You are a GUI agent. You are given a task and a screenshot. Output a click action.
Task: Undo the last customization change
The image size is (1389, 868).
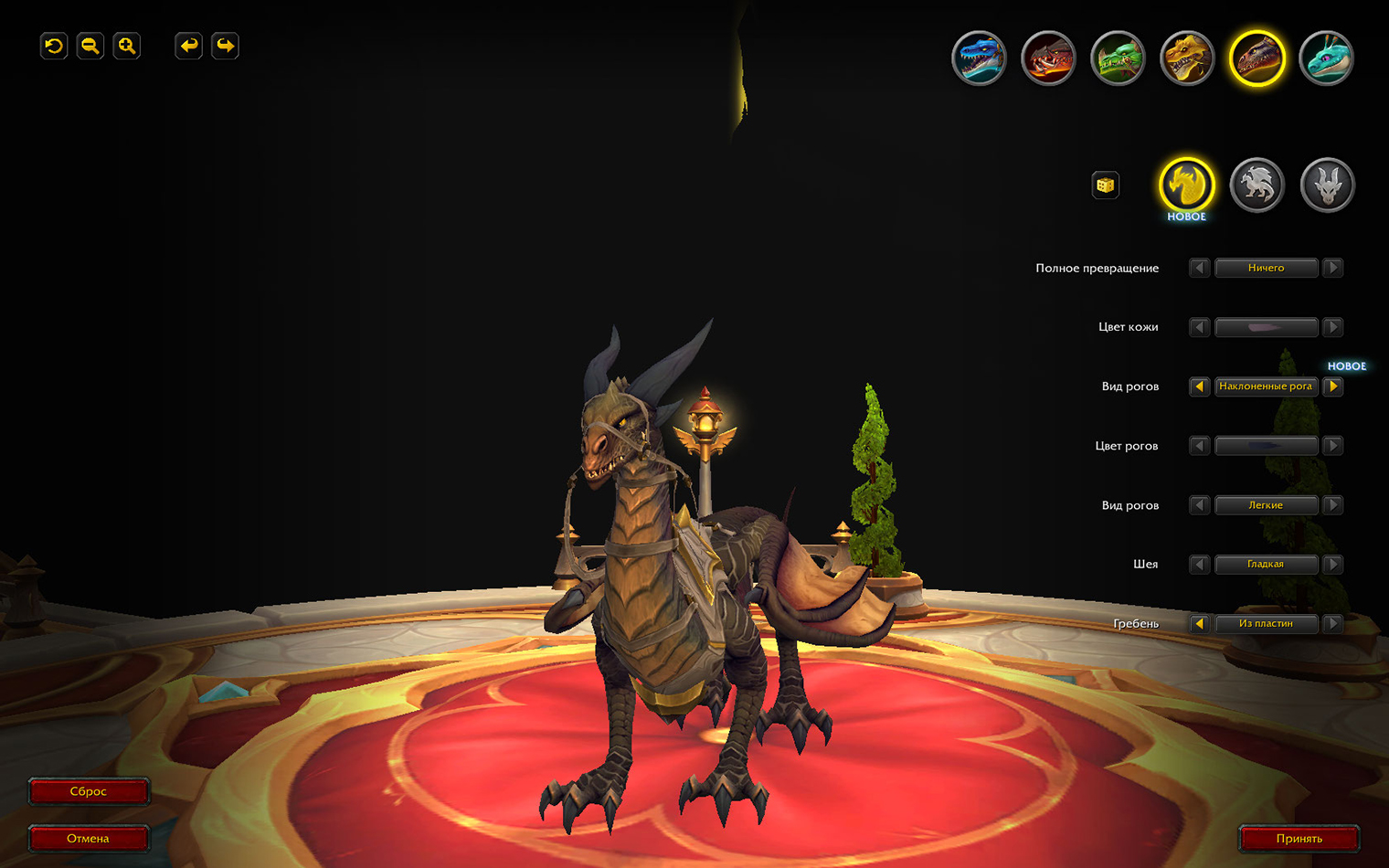(188, 46)
